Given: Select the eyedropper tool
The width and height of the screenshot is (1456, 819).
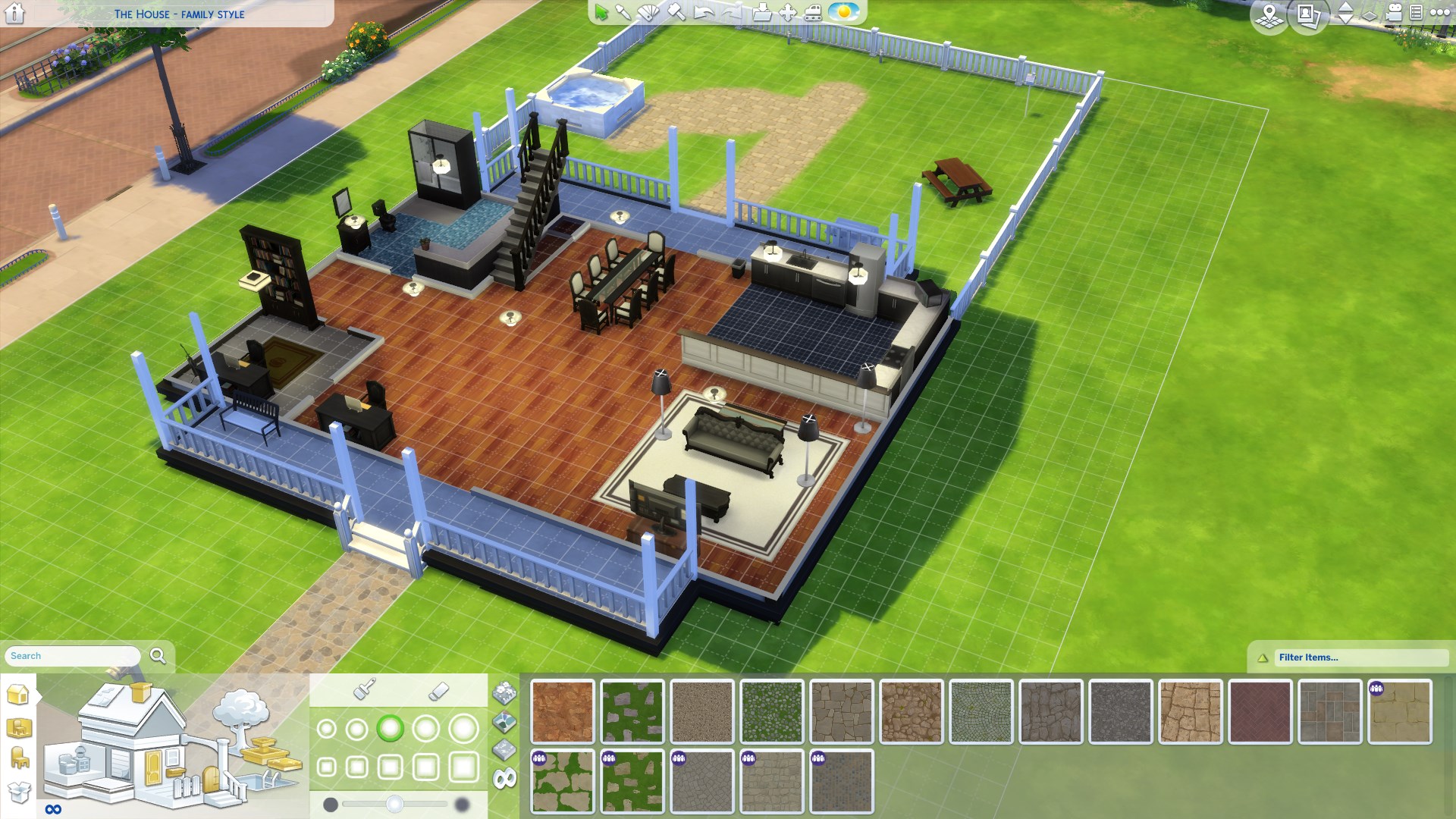Looking at the screenshot, I should tap(623, 13).
